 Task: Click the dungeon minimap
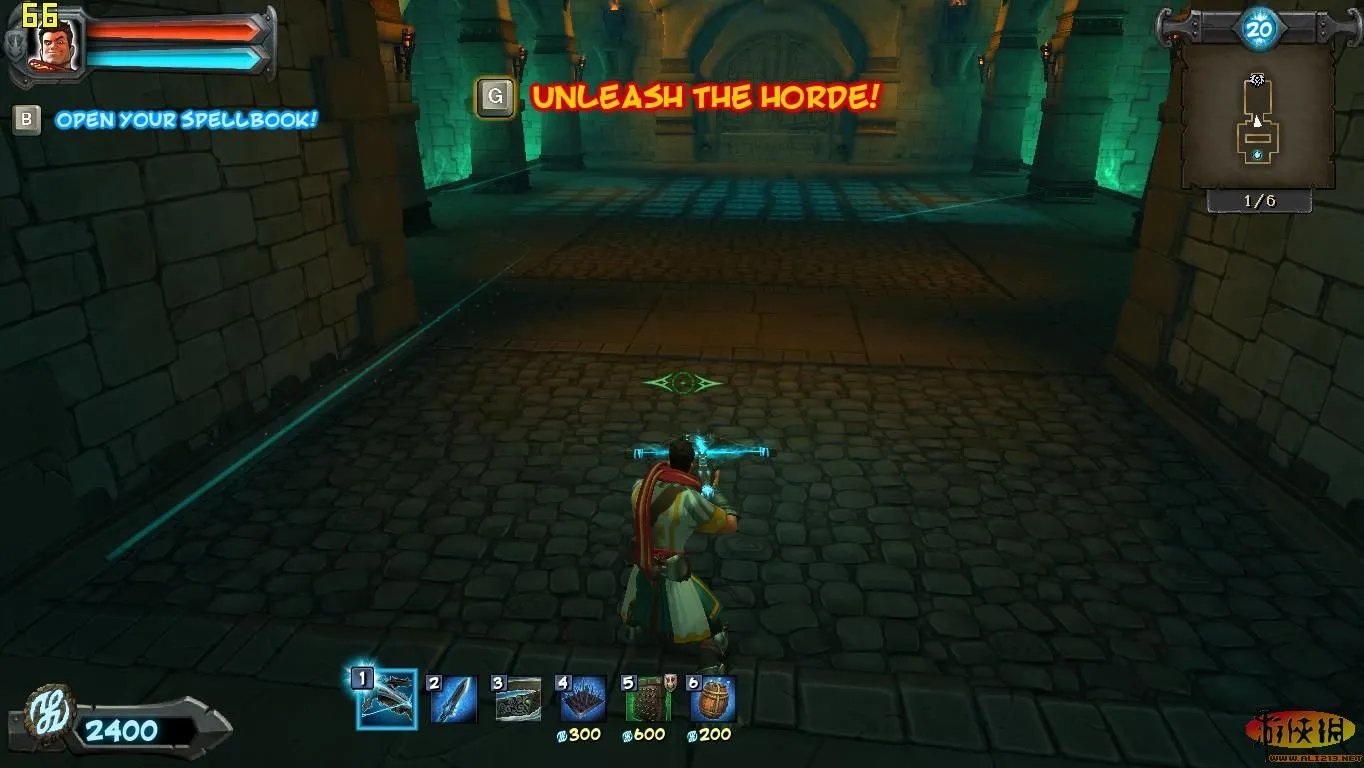tap(1258, 118)
